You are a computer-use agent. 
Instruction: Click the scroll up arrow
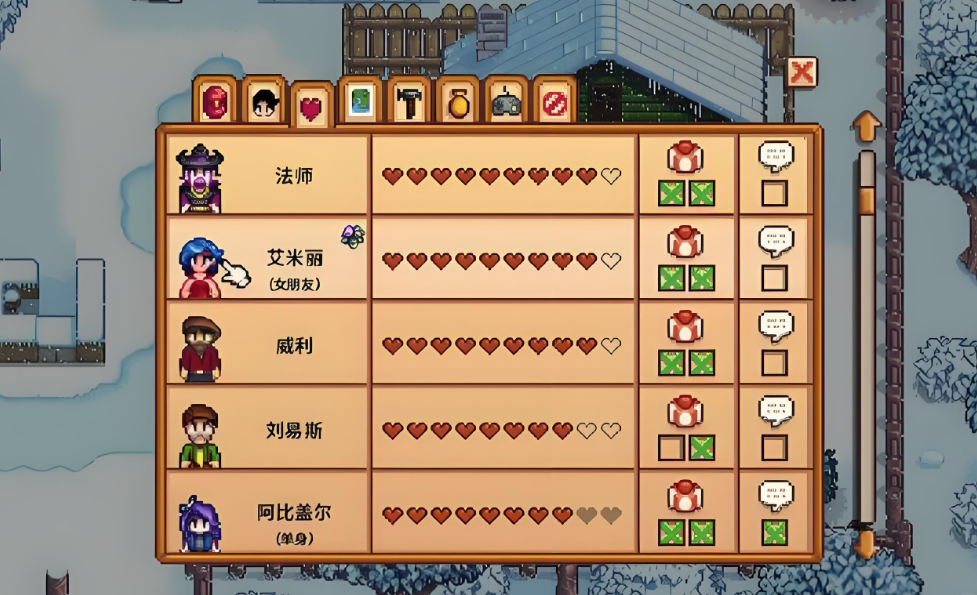(x=866, y=127)
